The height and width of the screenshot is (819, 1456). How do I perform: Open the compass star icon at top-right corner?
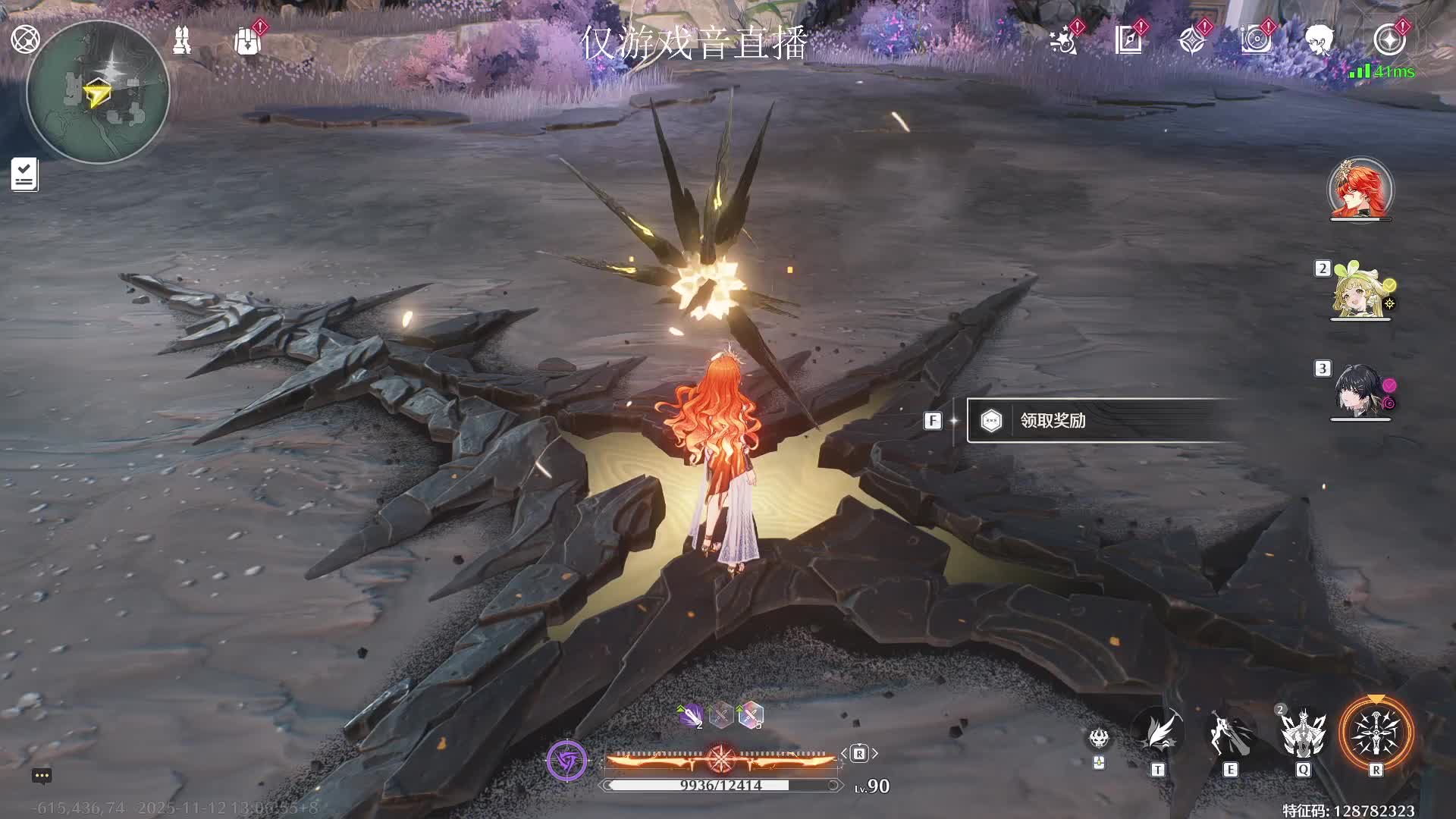[x=1389, y=39]
